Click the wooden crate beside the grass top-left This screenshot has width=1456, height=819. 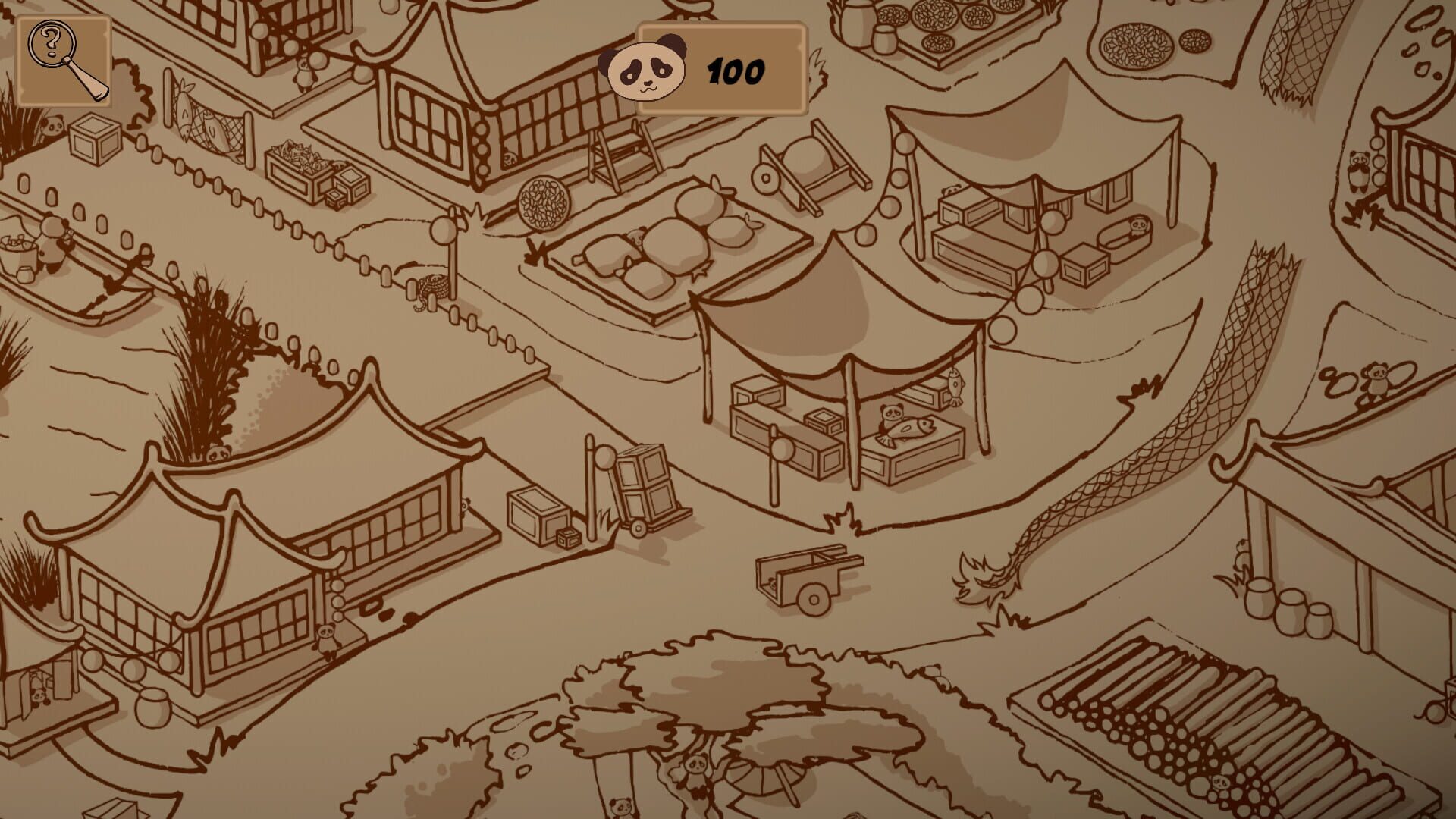coord(93,140)
